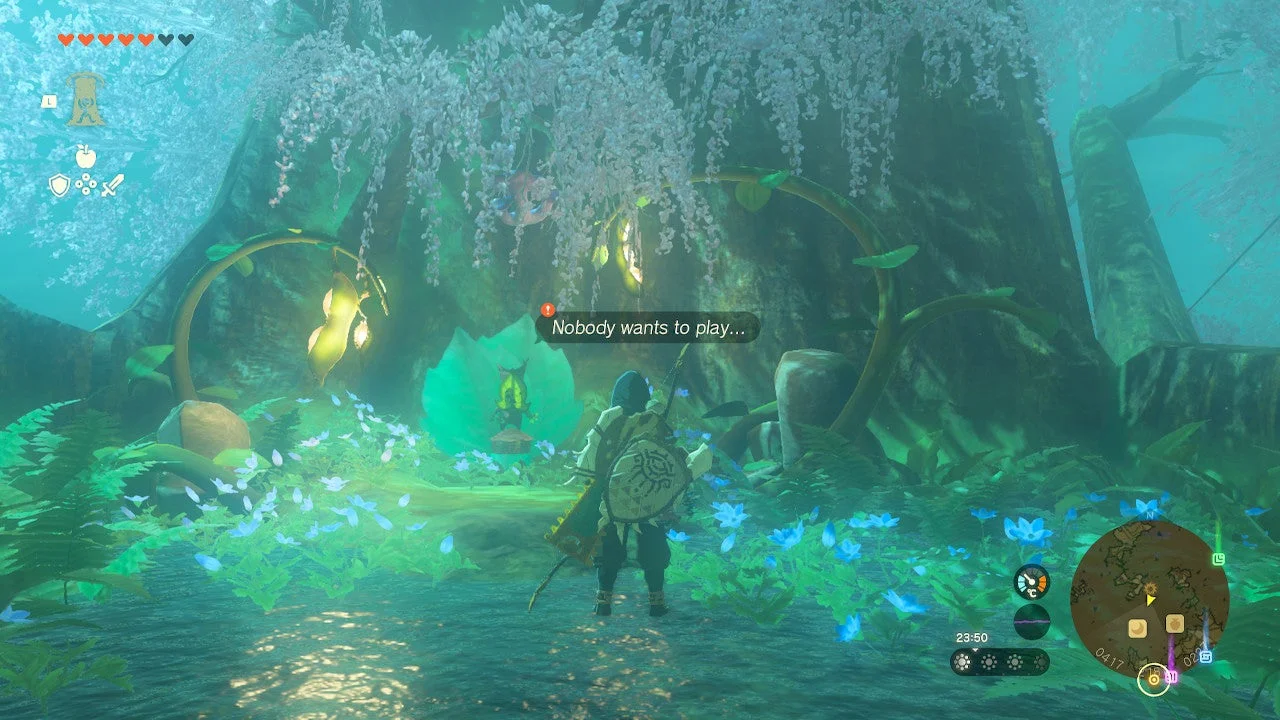Image resolution: width=1280 pixels, height=720 pixels.
Task: Activate the Ascend ability icon
Action: tap(86, 100)
